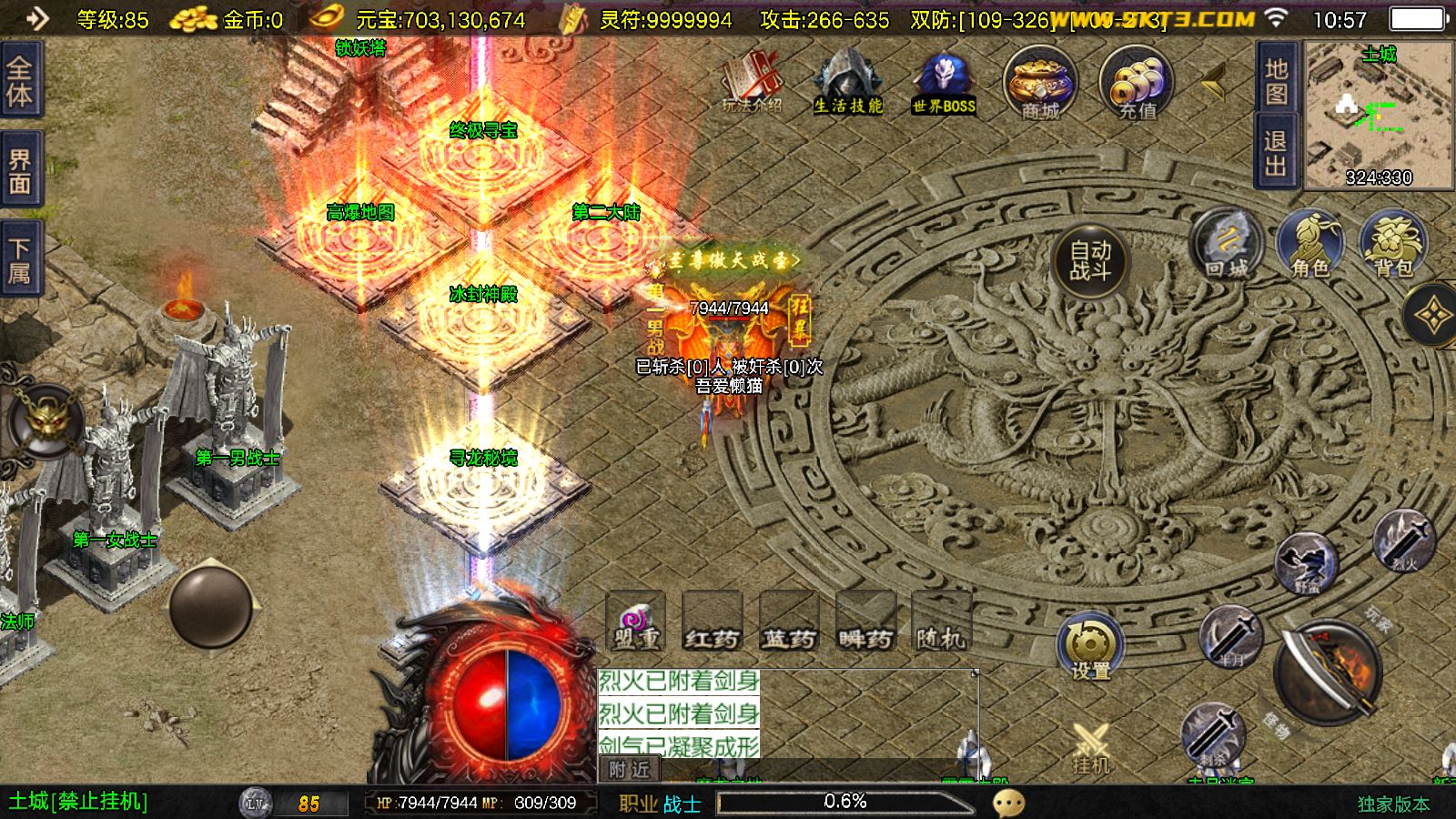Toggle 自动战斗 auto battle
This screenshot has height=819, width=1456.
pyautogui.click(x=1089, y=260)
